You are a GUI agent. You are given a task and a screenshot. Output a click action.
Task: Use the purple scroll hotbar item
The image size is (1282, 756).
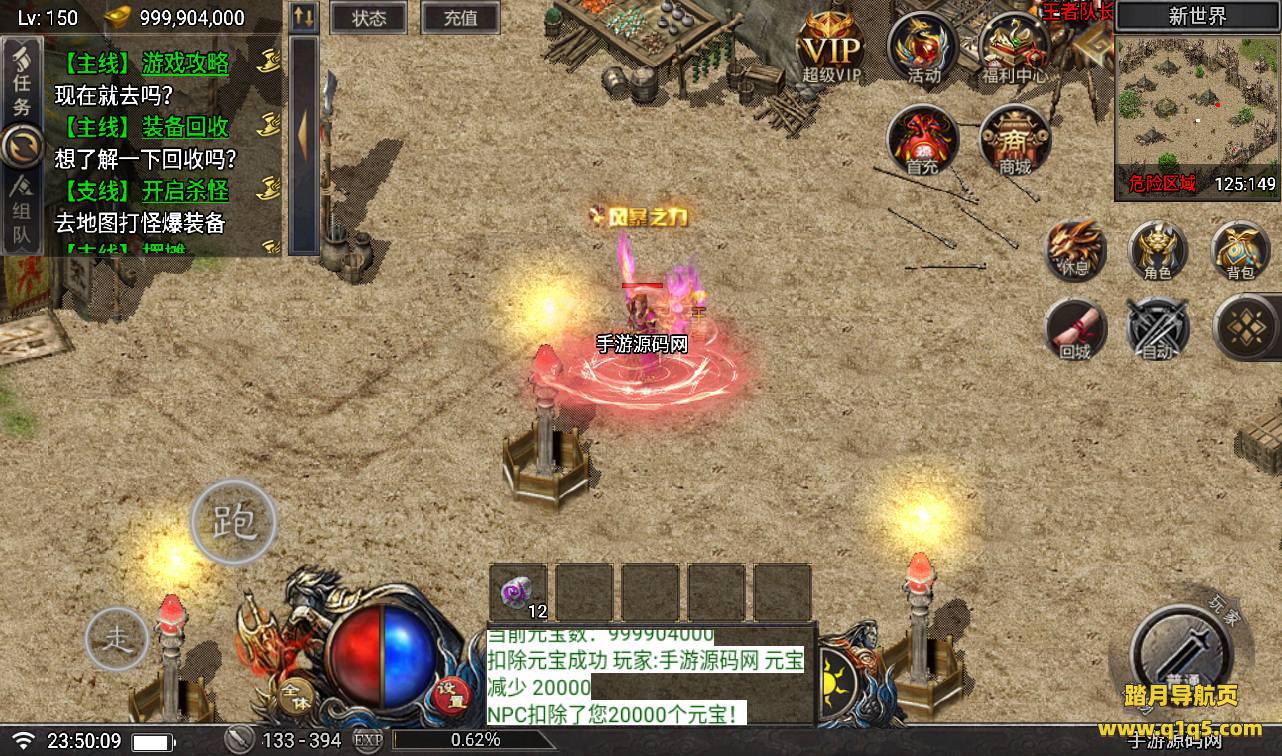point(518,592)
